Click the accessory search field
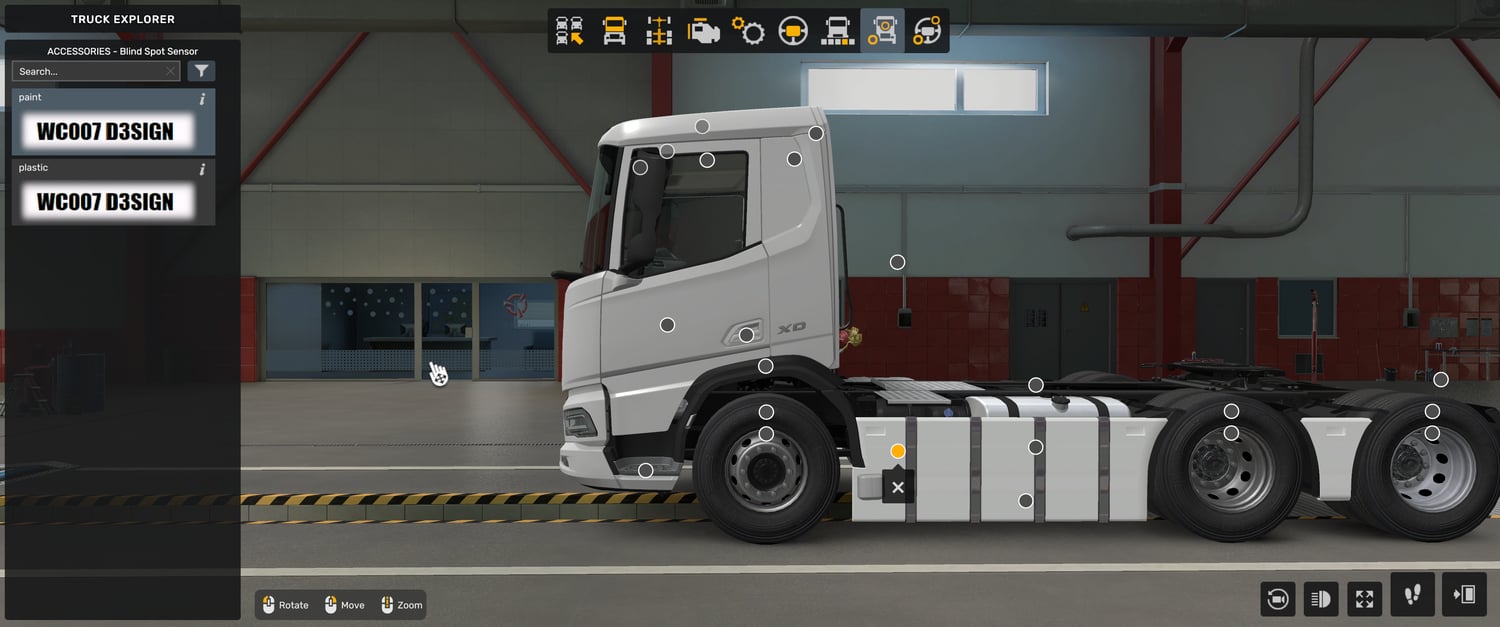The height and width of the screenshot is (627, 1500). [x=88, y=71]
